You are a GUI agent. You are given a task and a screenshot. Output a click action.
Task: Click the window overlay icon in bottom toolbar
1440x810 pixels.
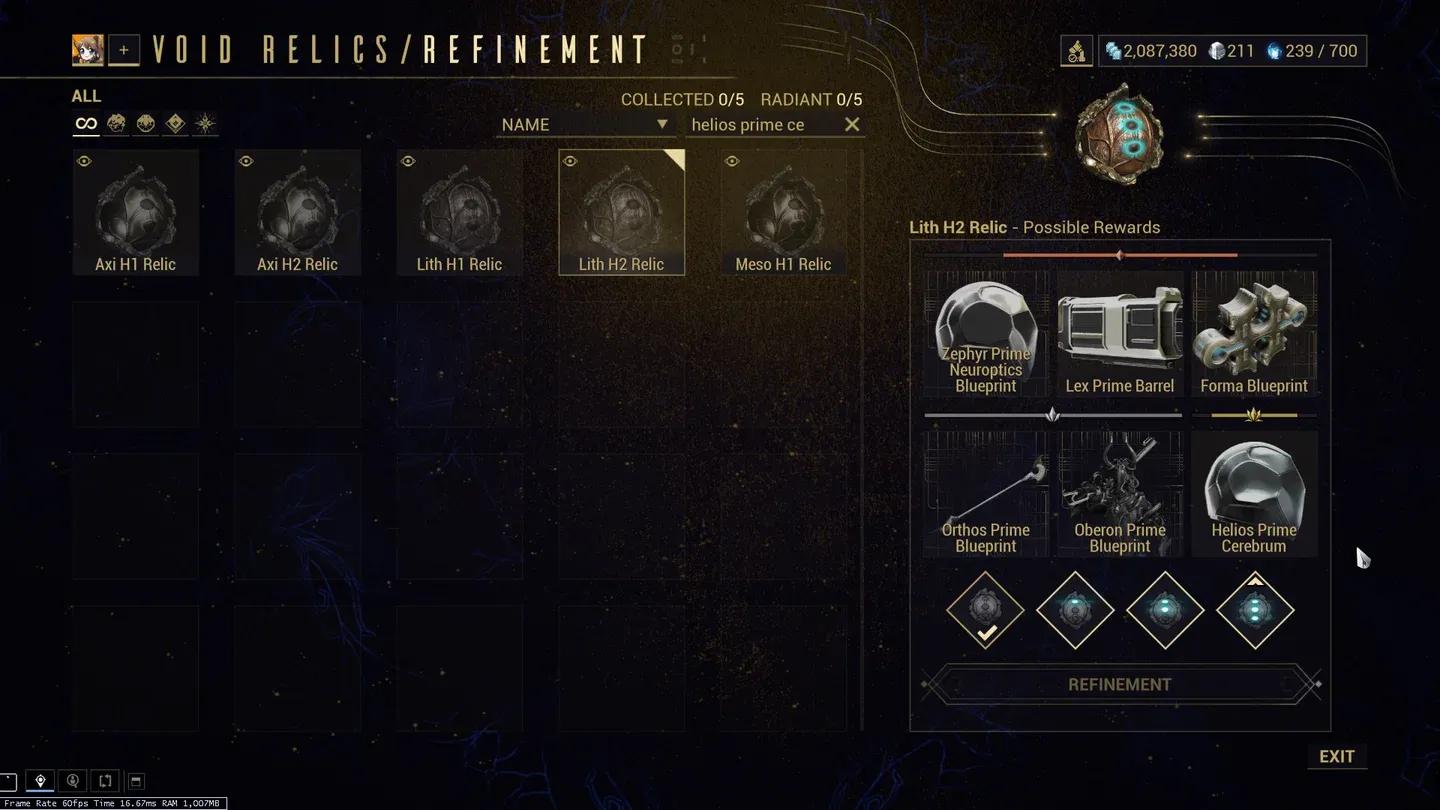(x=136, y=780)
